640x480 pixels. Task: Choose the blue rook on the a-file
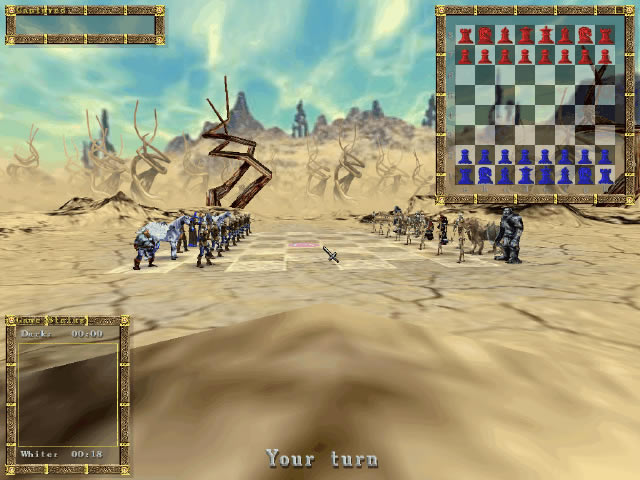pyautogui.click(x=465, y=175)
